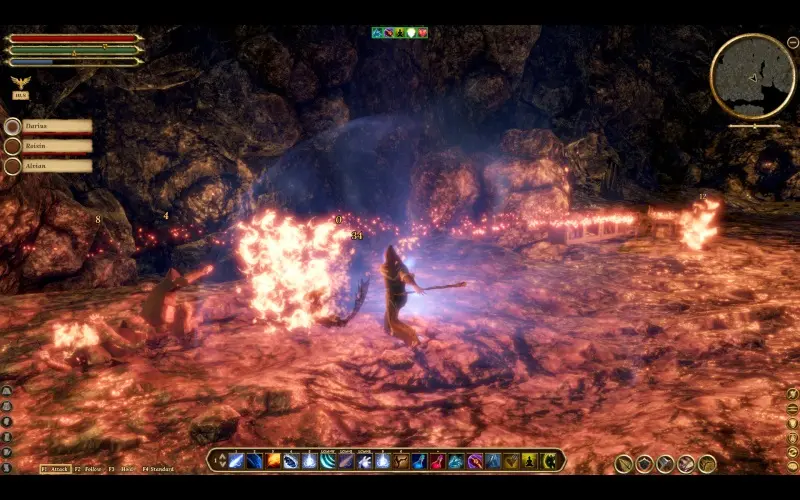Choose the Follow party command
This screenshot has width=800, height=500.
pyautogui.click(x=90, y=468)
